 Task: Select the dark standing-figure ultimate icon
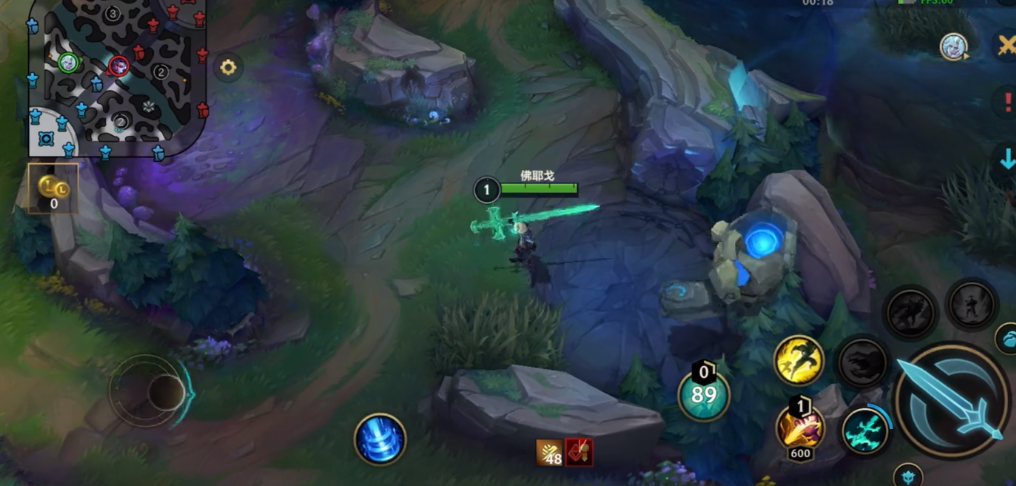(970, 303)
